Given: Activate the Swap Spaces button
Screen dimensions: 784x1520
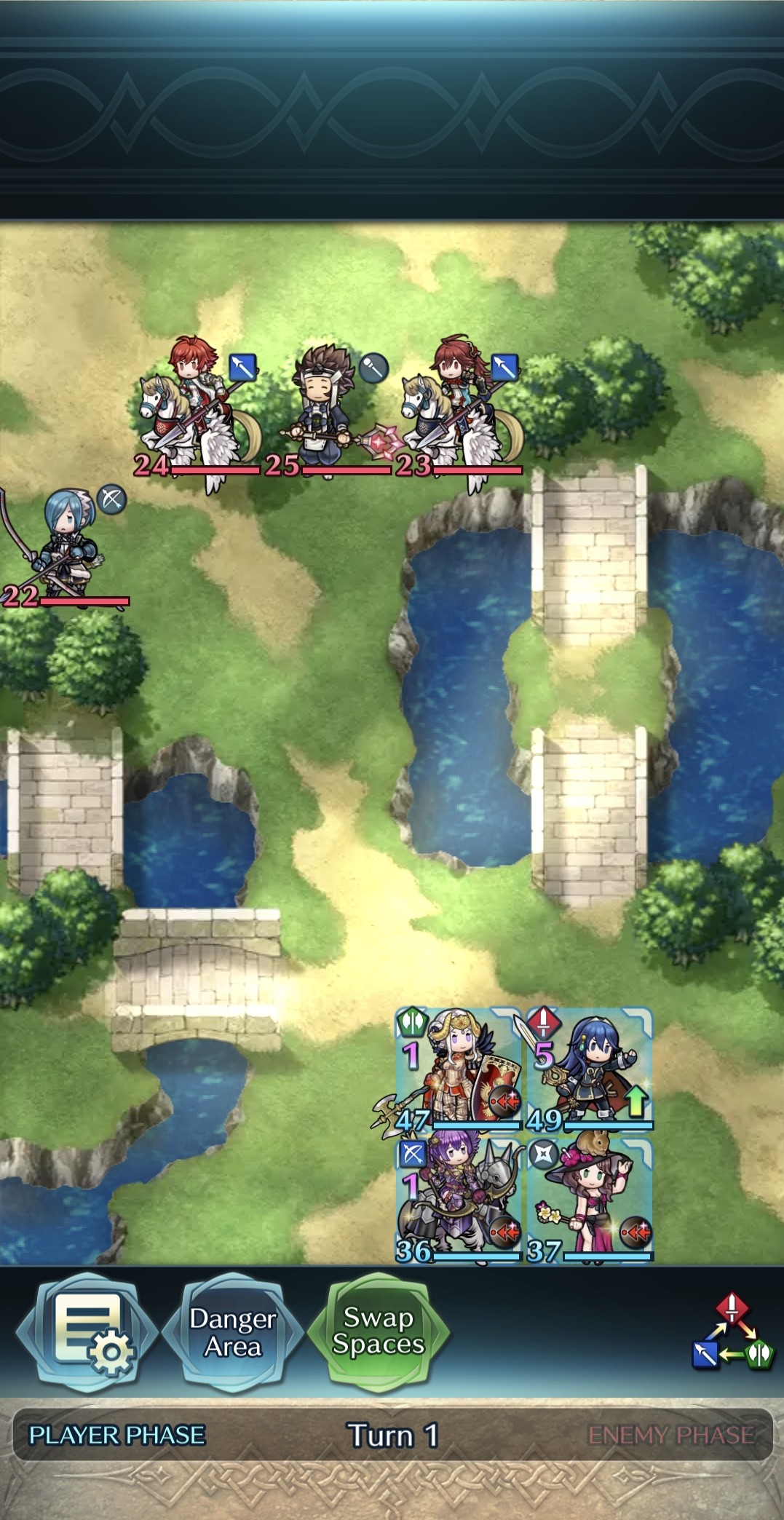Looking at the screenshot, I should coord(378,1330).
